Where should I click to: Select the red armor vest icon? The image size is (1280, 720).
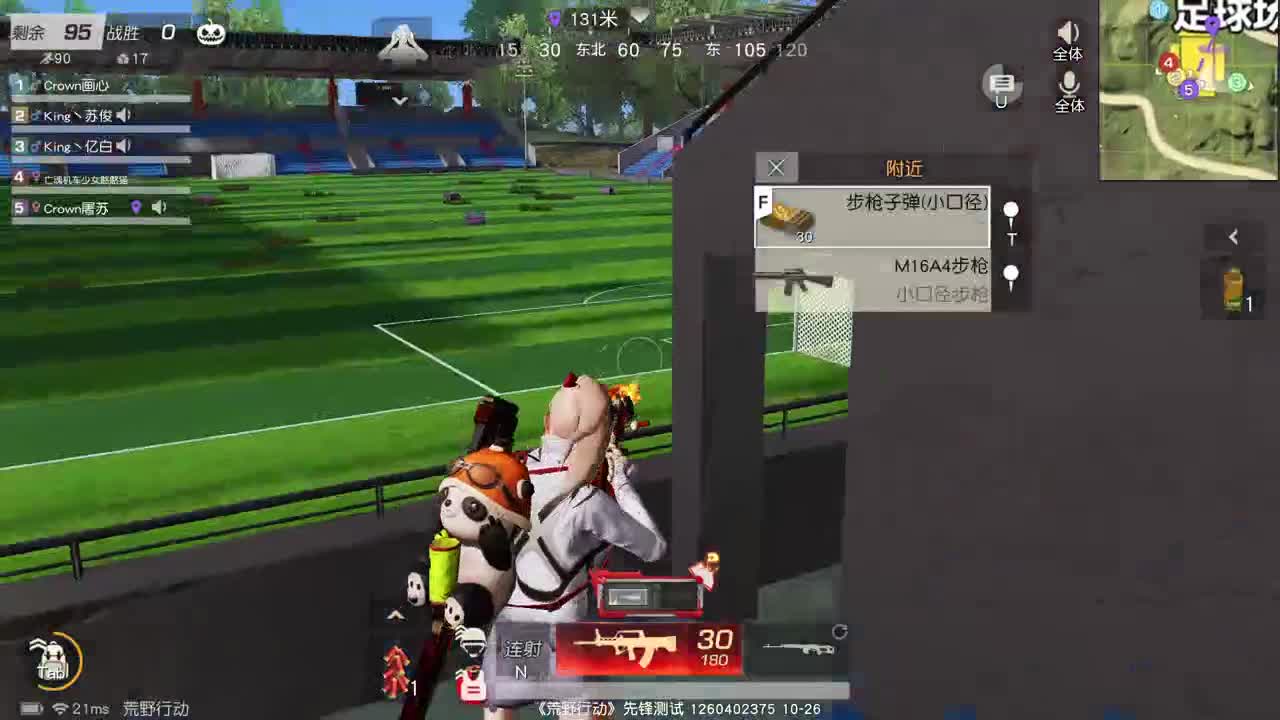[470, 685]
